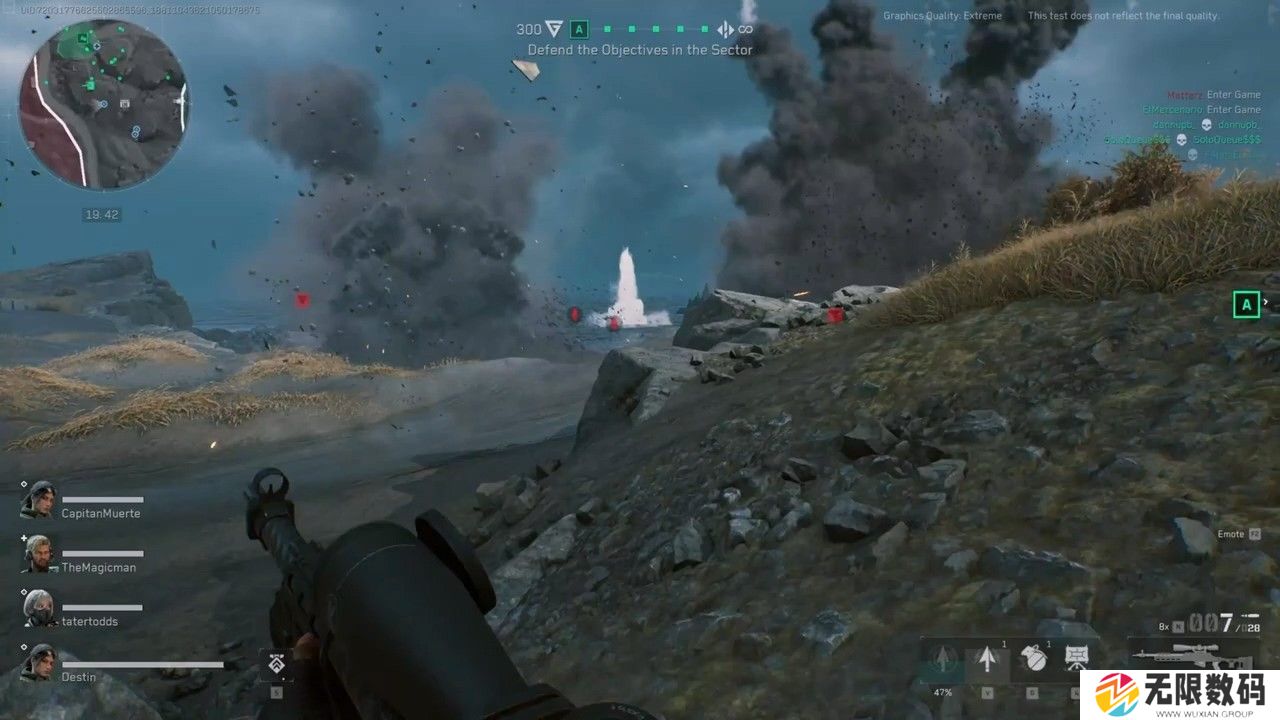Select squadmate CapitanMuerte's portrait
The width and height of the screenshot is (1280, 720).
38,500
